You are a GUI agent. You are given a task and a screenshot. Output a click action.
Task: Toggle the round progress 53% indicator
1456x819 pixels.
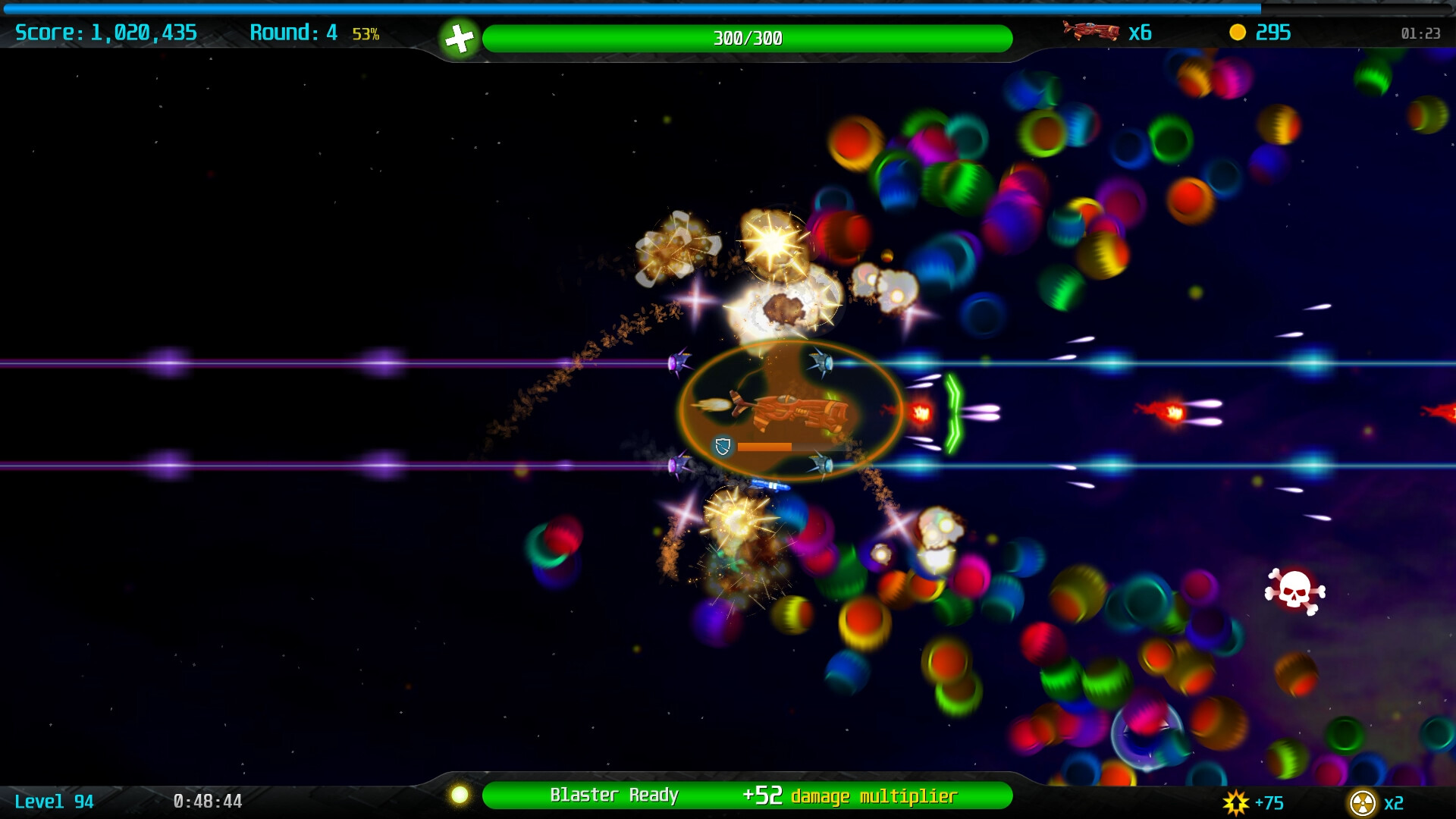[x=365, y=33]
